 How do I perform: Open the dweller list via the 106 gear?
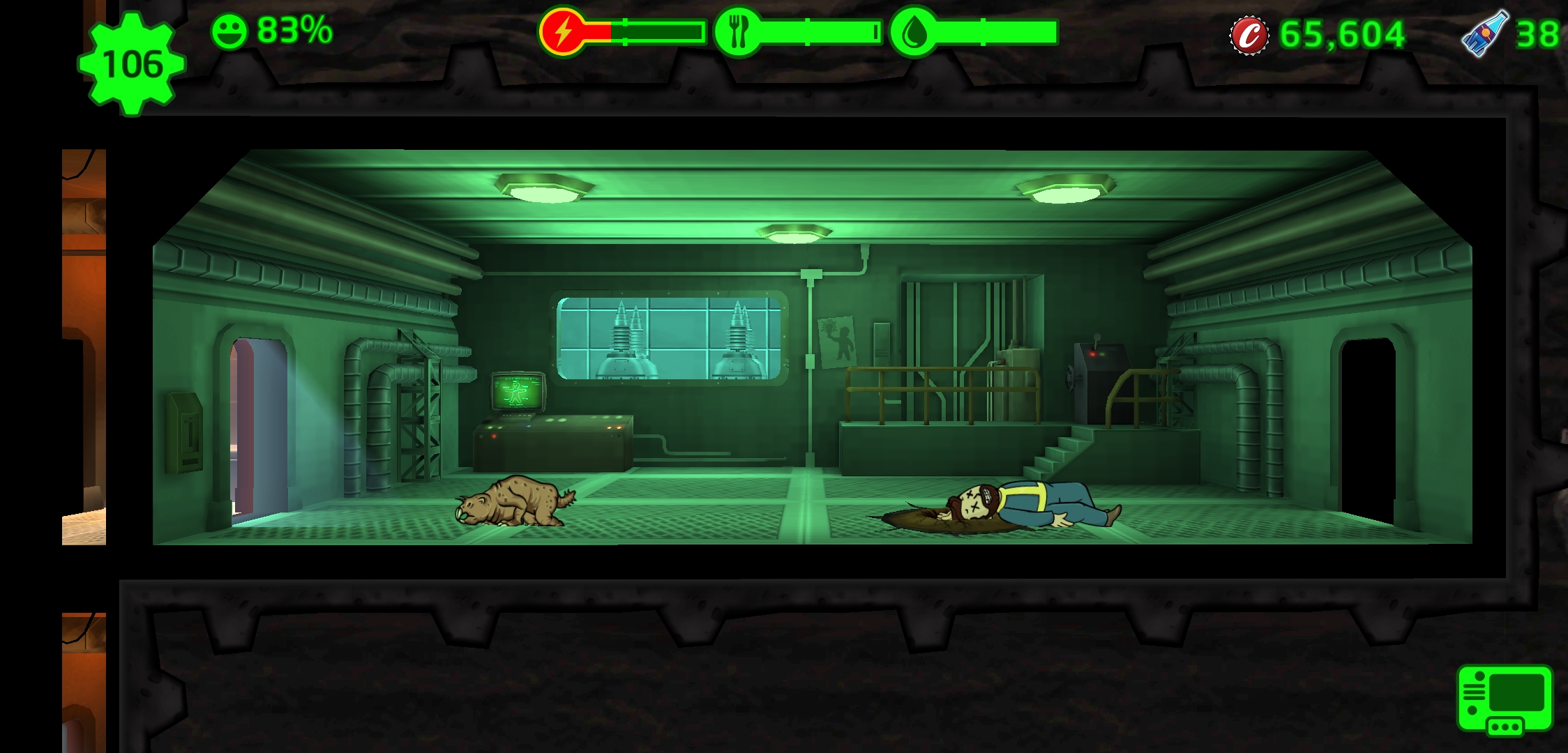tap(132, 64)
